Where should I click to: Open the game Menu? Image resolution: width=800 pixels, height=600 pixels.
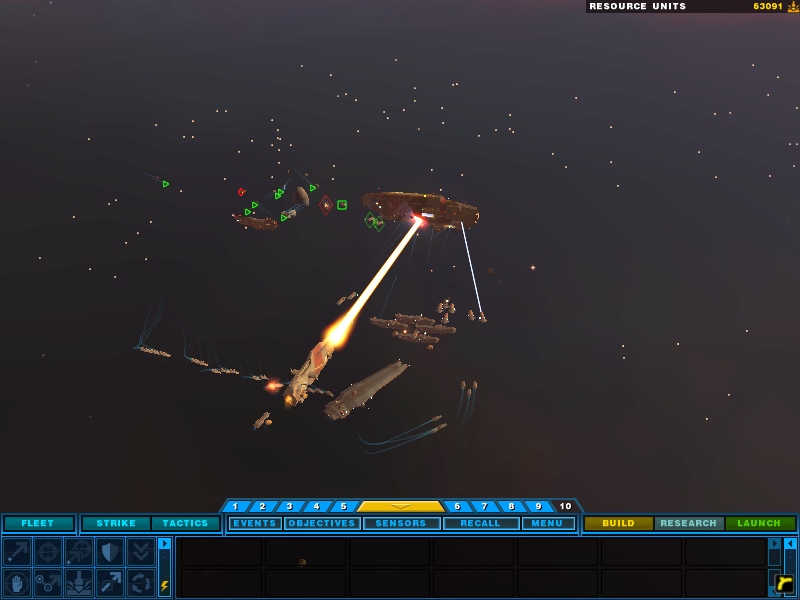(x=547, y=523)
